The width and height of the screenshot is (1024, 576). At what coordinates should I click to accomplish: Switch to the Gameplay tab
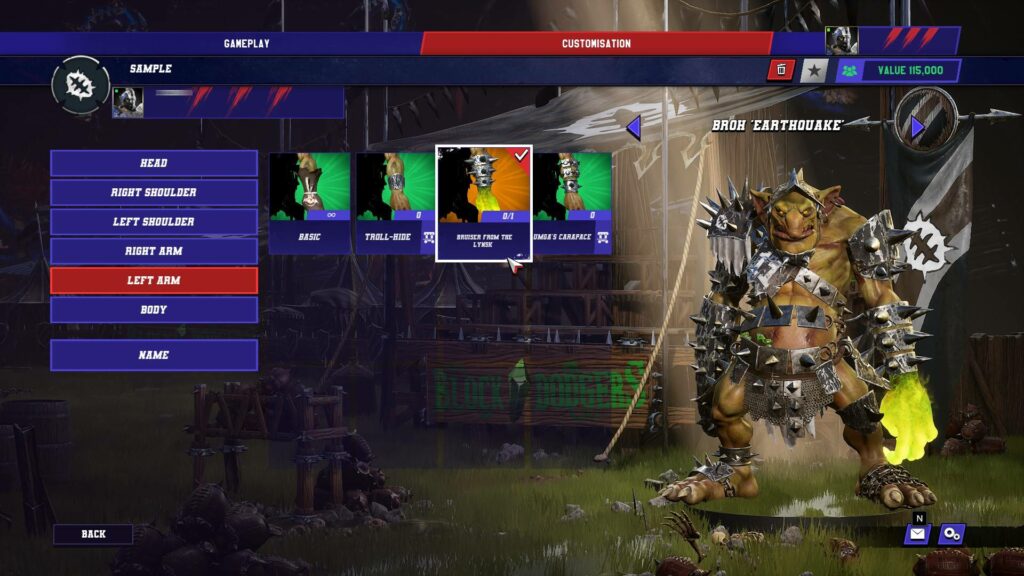(246, 43)
